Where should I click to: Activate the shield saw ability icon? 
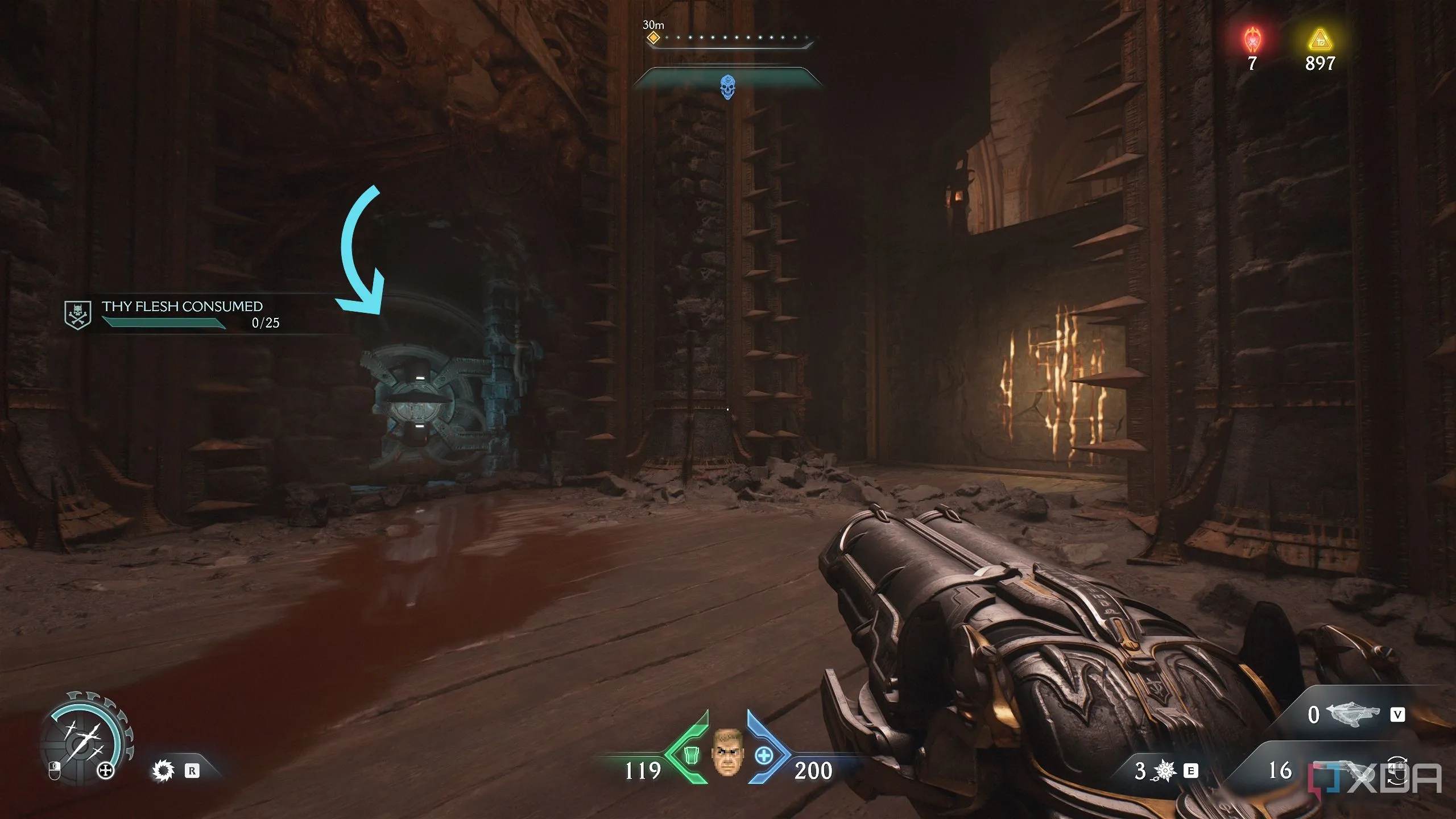(x=163, y=771)
